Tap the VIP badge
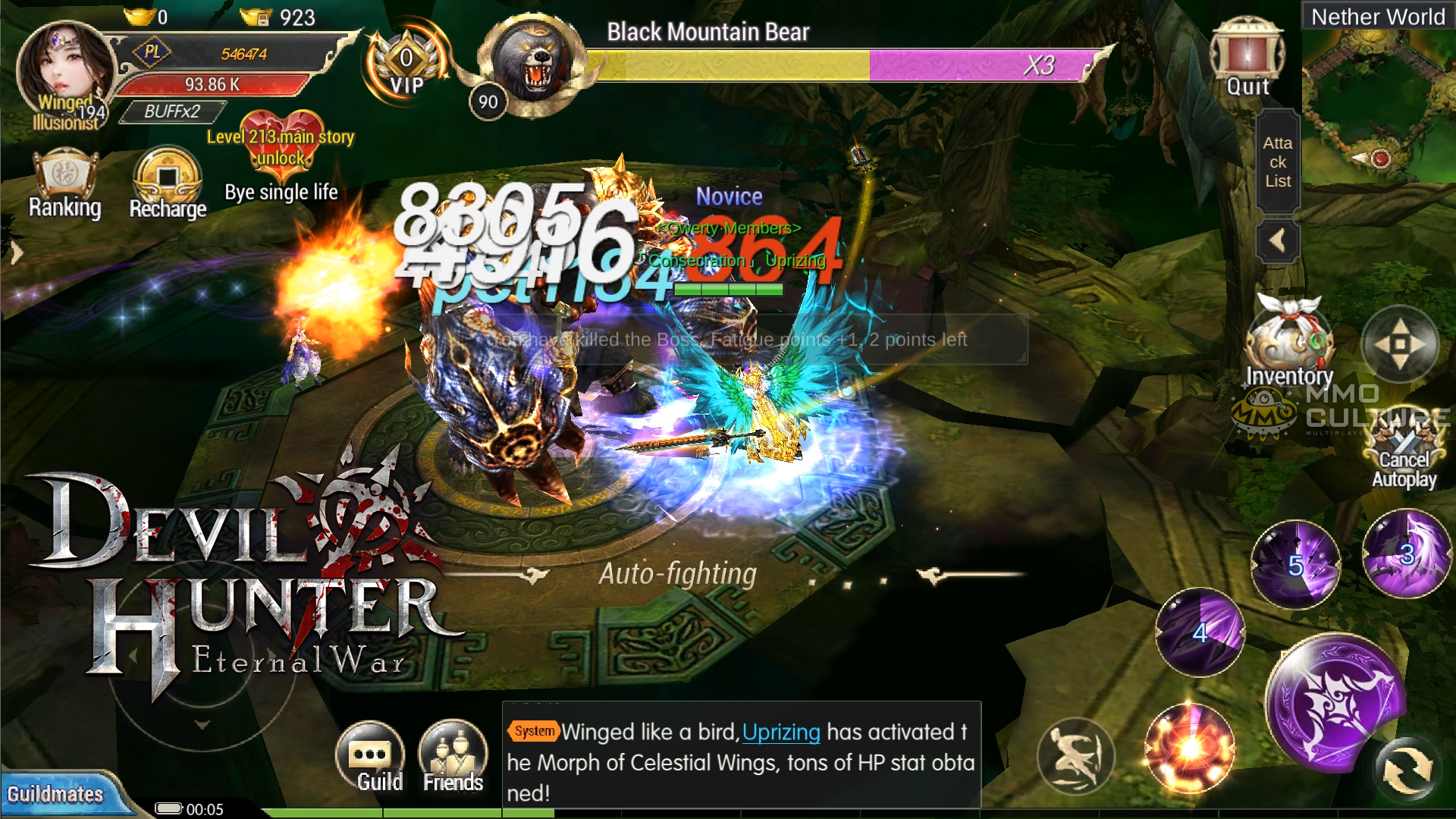 (x=407, y=64)
